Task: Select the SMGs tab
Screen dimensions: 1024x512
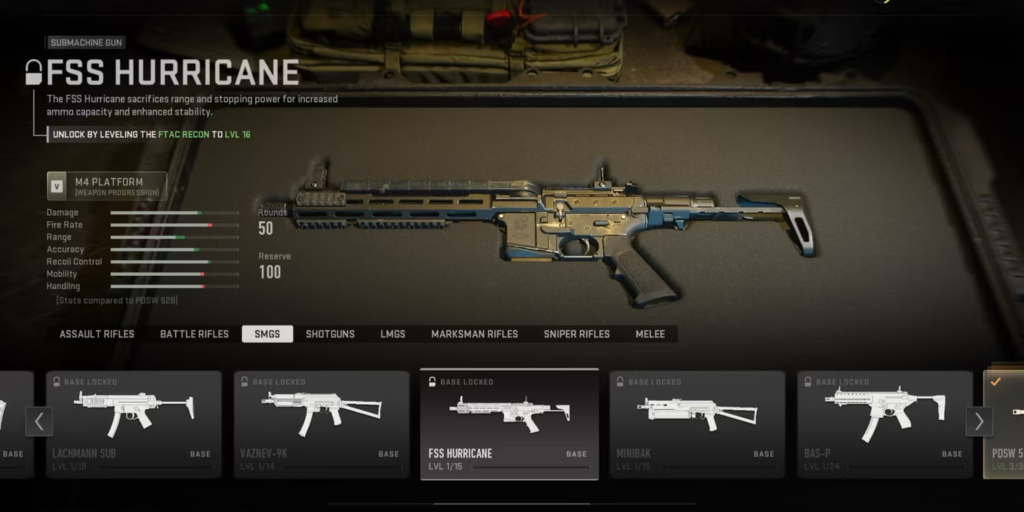Action: (x=267, y=334)
